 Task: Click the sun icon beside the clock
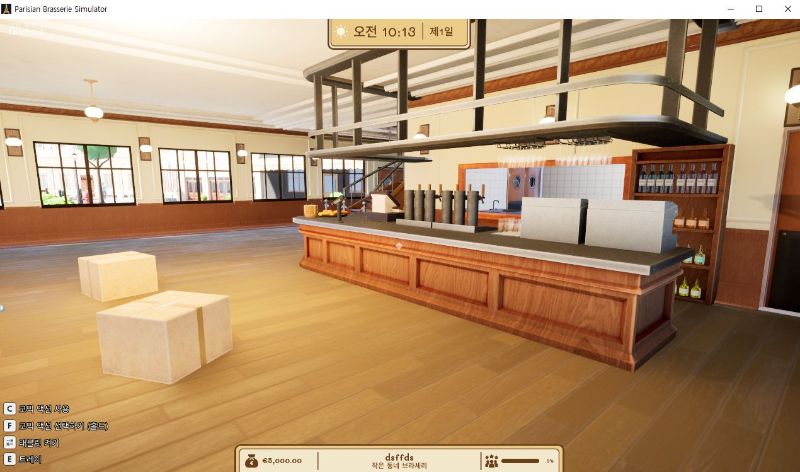(x=341, y=31)
